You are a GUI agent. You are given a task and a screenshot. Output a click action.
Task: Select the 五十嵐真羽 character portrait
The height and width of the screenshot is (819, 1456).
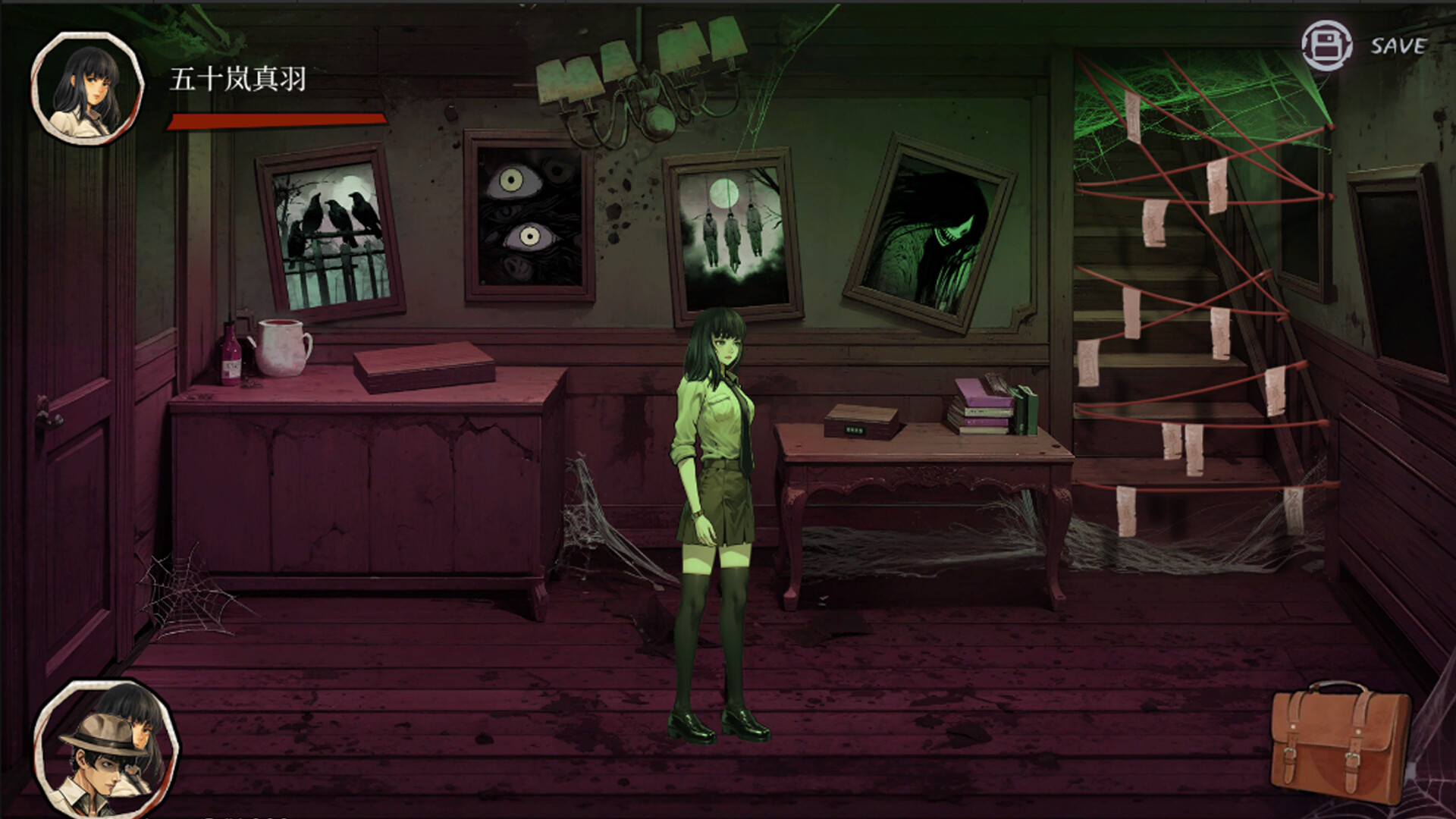pos(87,89)
